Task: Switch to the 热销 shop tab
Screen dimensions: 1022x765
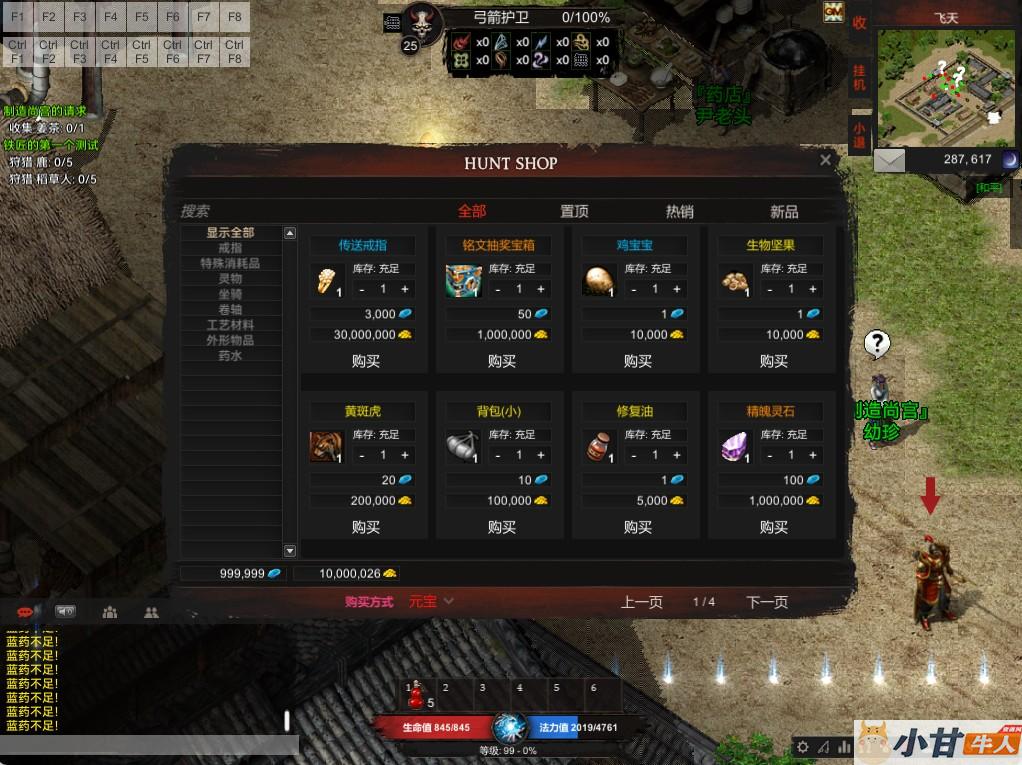Action: [679, 211]
